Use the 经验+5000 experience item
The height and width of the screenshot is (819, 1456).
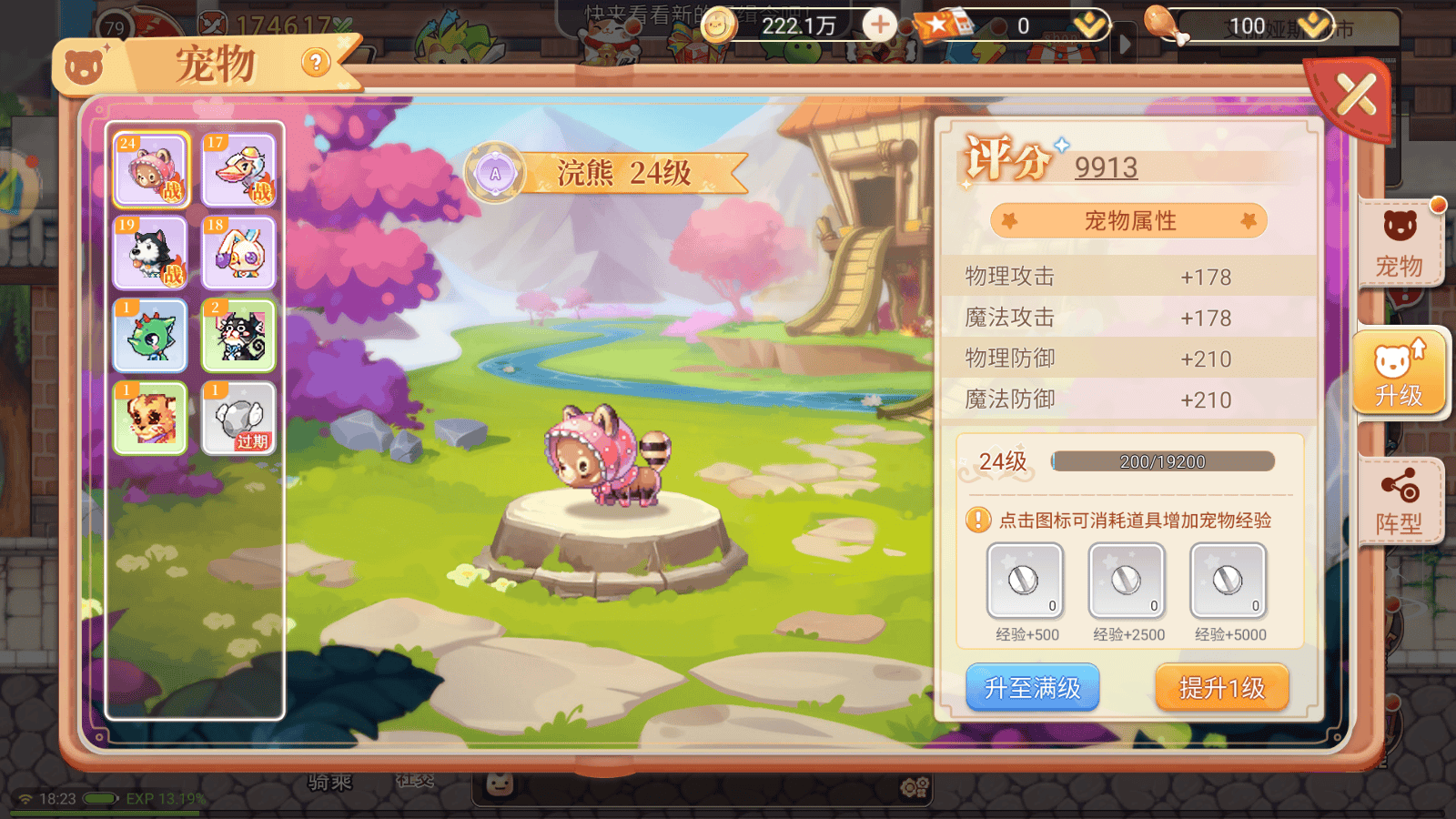[1228, 581]
